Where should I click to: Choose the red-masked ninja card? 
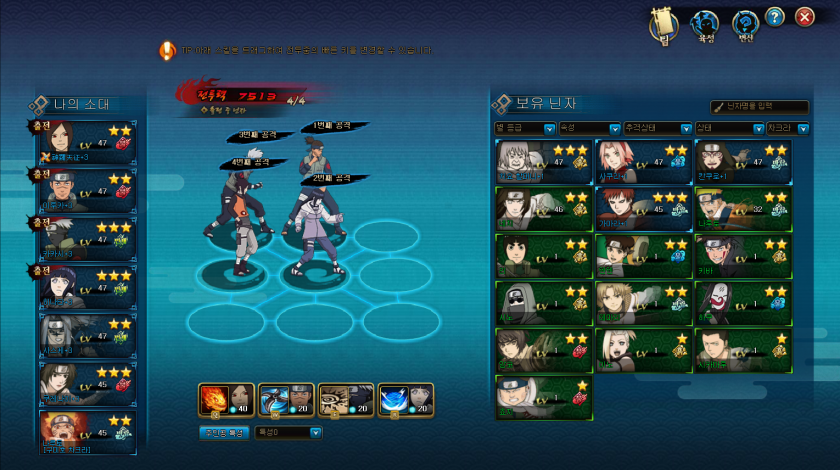(x=742, y=300)
